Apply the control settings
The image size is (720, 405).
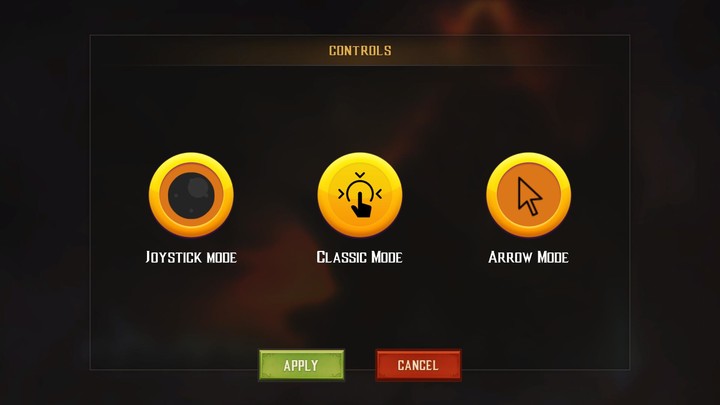click(301, 365)
